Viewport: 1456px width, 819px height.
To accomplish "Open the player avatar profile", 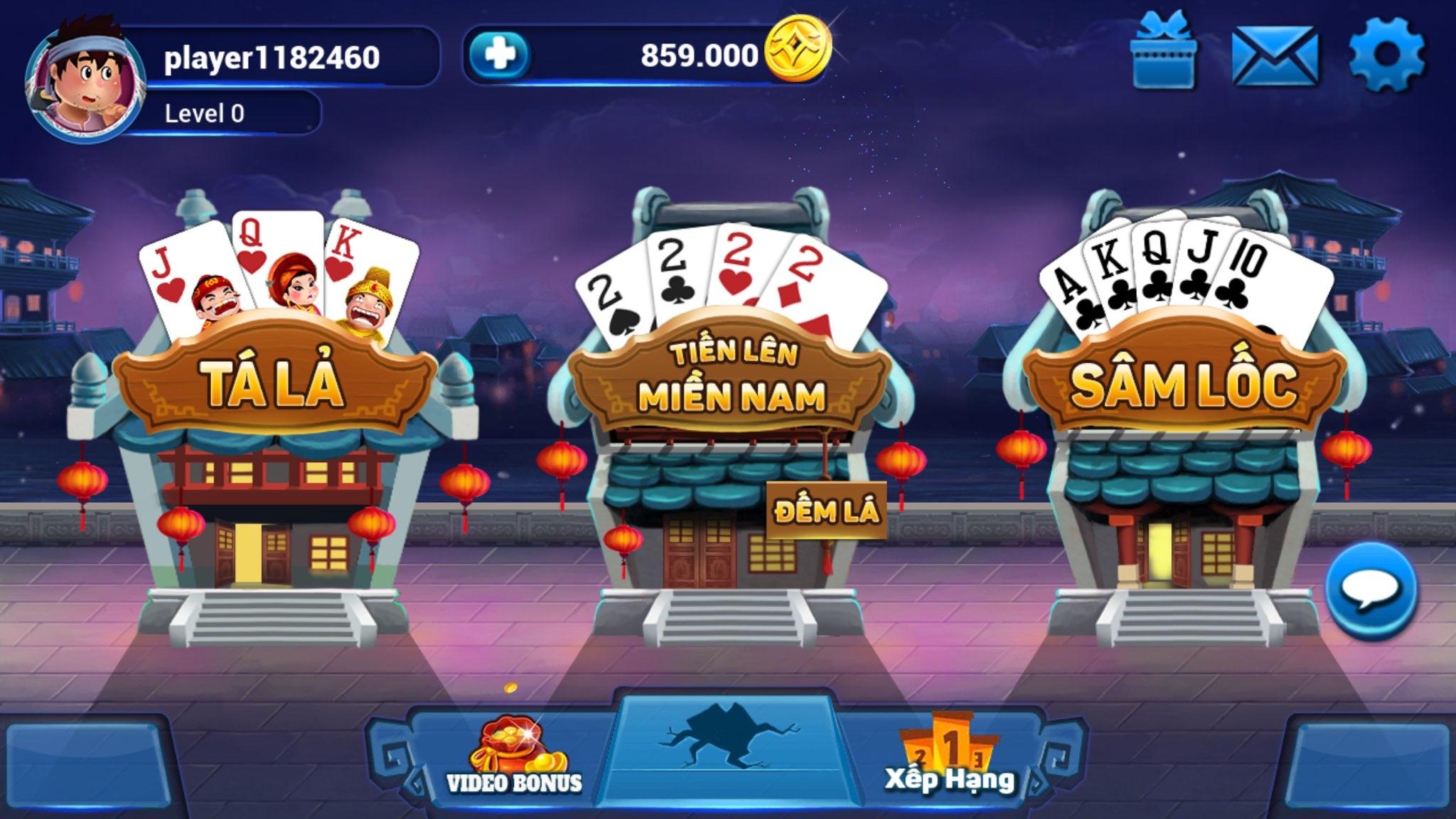I will pyautogui.click(x=84, y=80).
